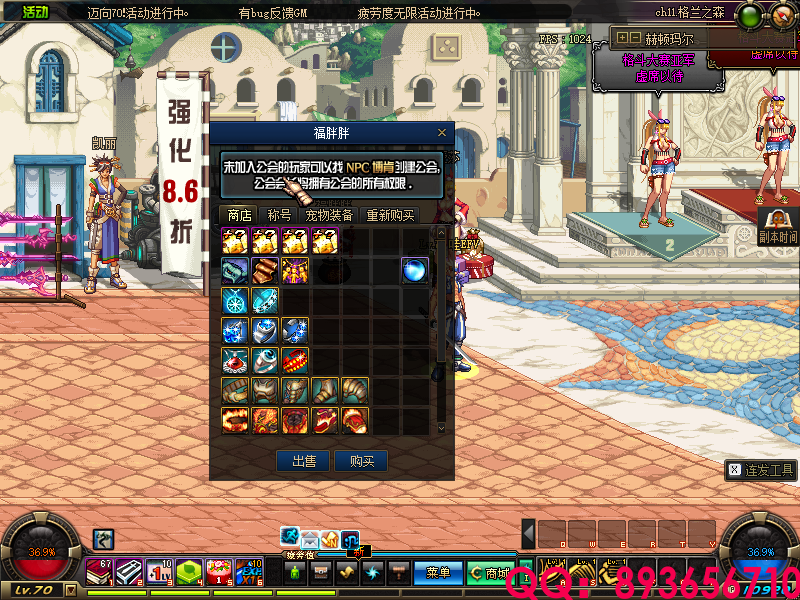Screen dimensions: 800x600
Task: Open the 副本时间 dungeon time panel
Action: coord(777,228)
